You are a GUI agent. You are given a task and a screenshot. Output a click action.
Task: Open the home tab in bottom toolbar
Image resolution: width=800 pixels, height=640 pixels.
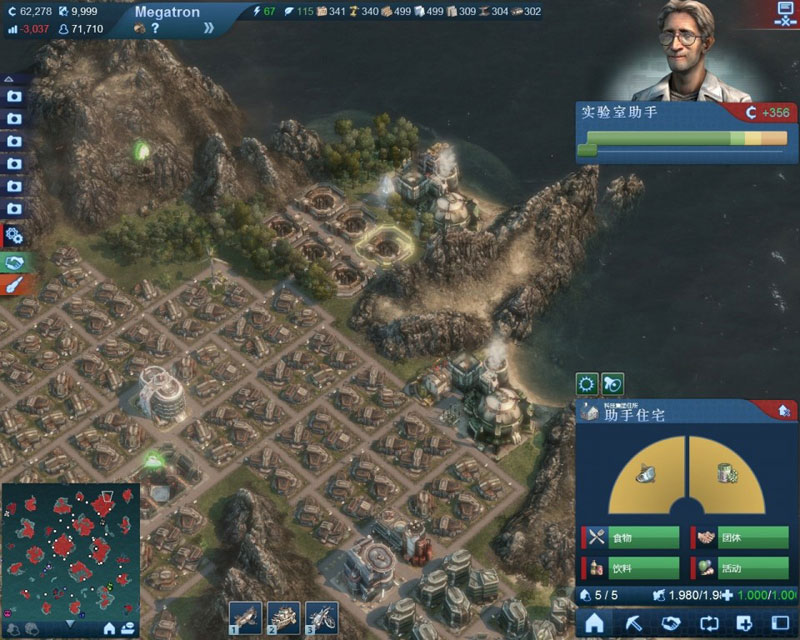596,621
